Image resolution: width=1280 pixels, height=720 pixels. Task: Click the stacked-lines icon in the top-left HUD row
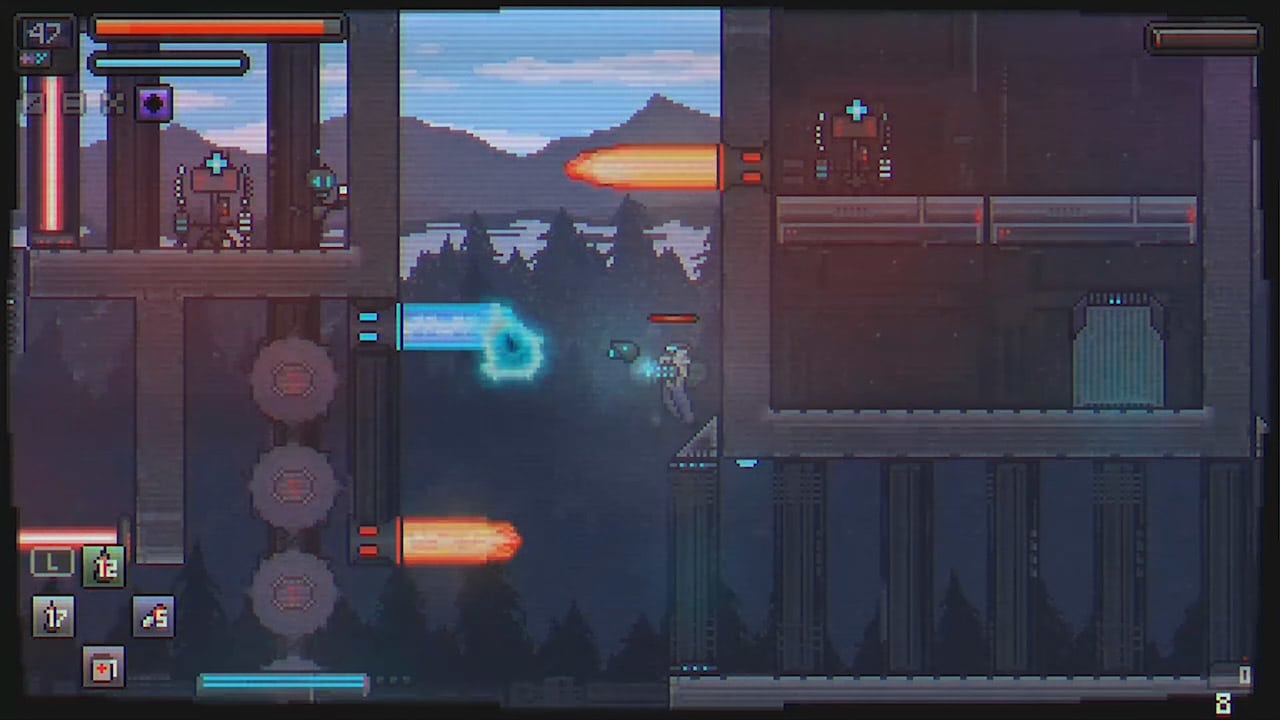tap(72, 103)
